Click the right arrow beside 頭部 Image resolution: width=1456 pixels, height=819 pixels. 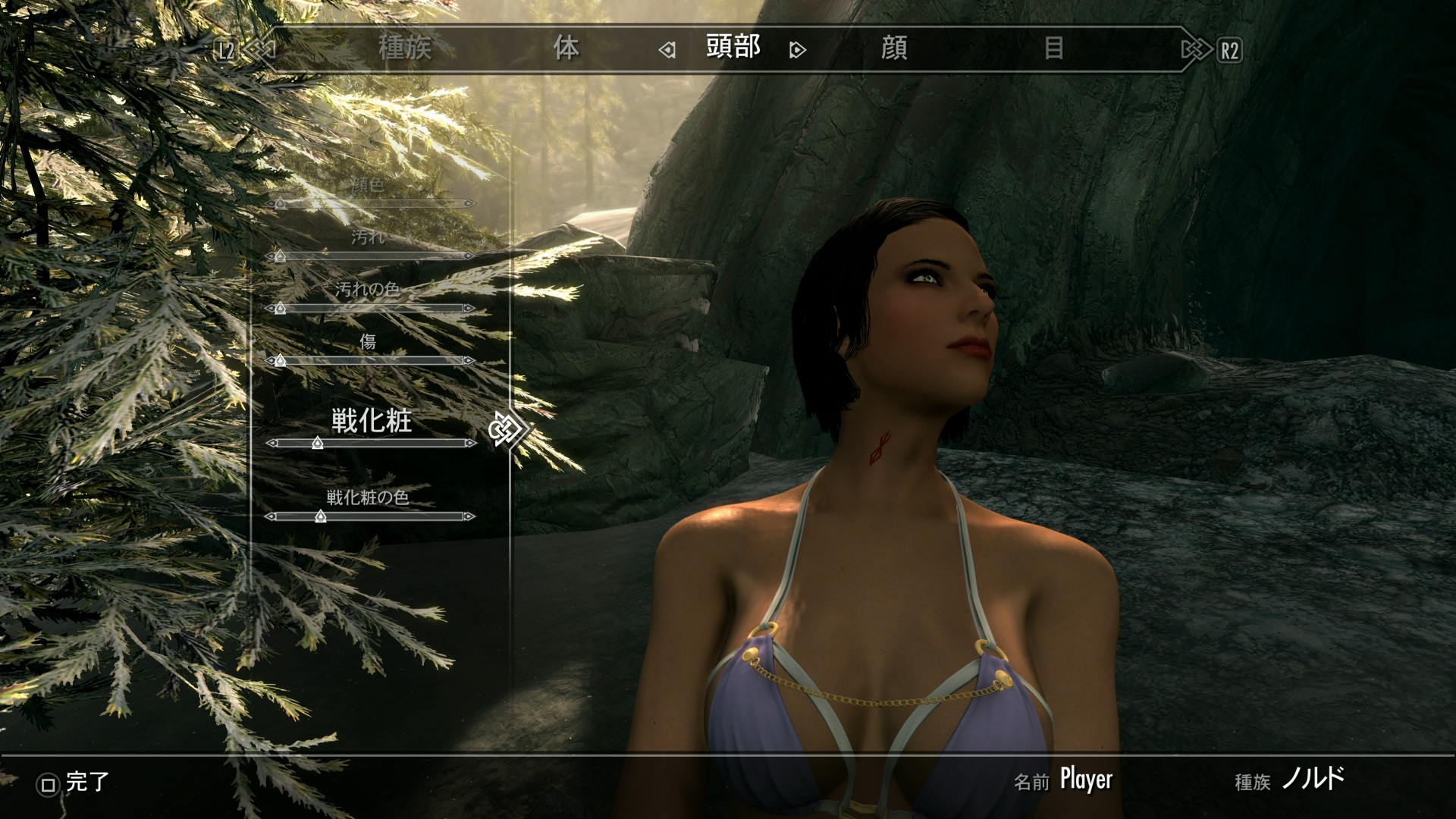click(797, 51)
